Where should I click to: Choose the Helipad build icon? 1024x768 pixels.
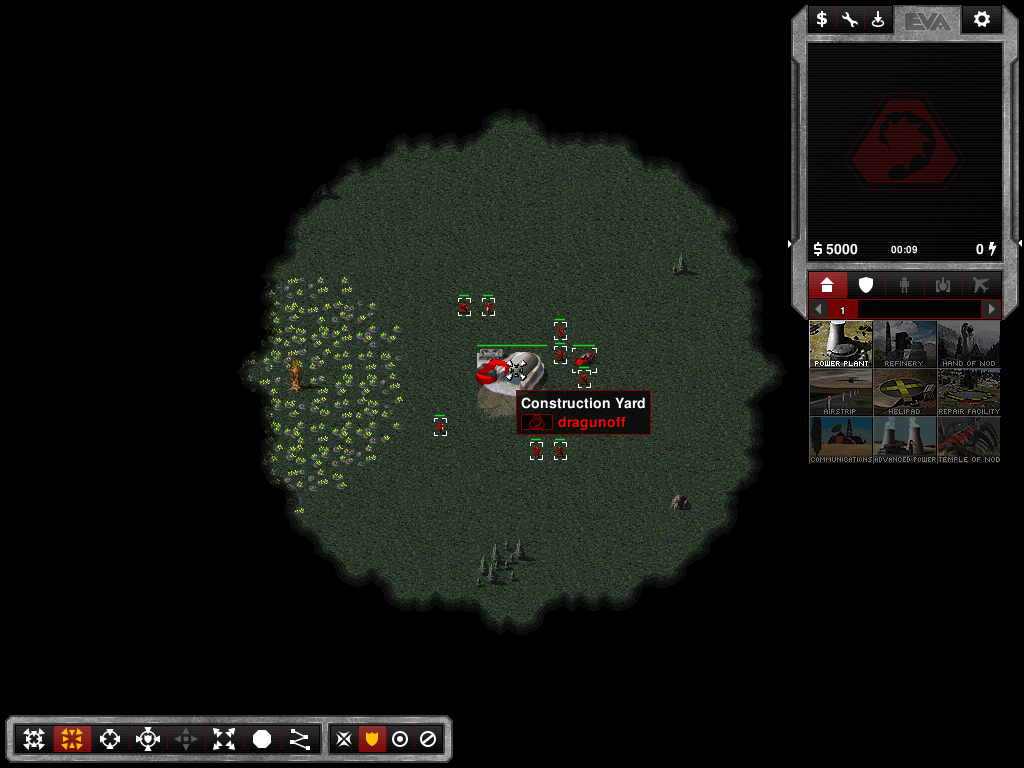(904, 392)
